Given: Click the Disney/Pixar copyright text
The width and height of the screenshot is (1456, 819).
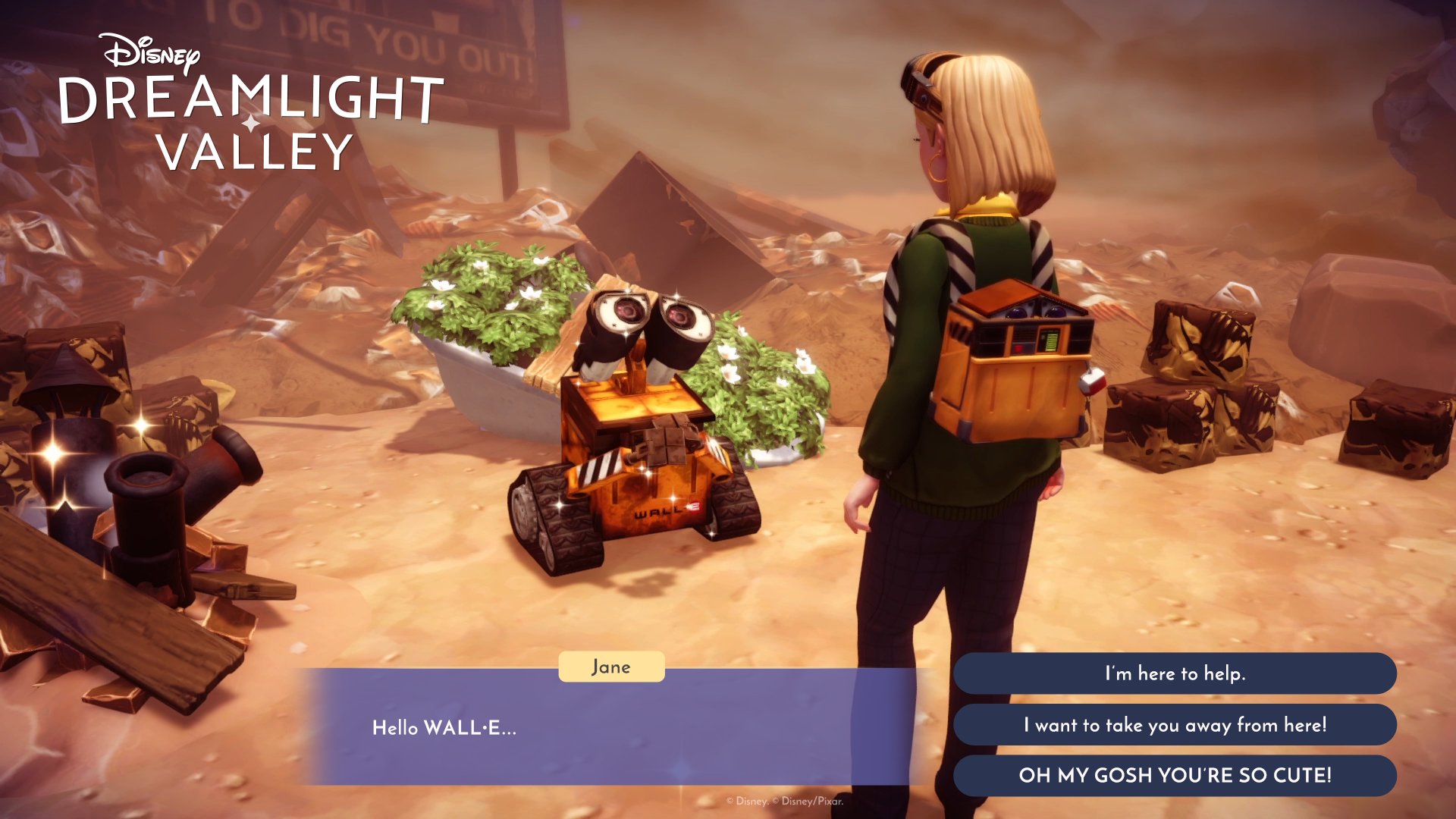Looking at the screenshot, I should (786, 799).
